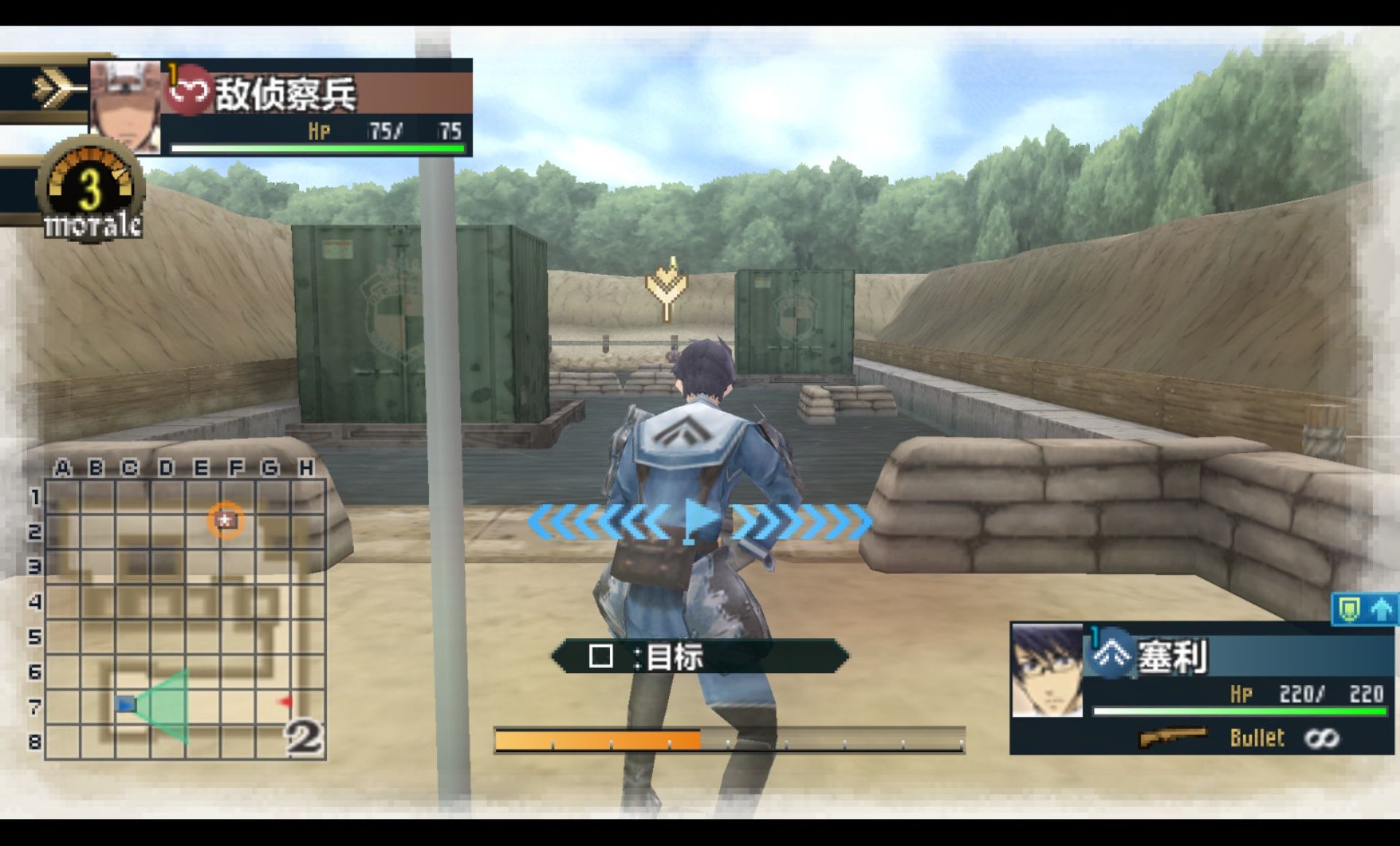The height and width of the screenshot is (846, 1400).
Task: Select the player character portrait with glasses
Action: [x=1047, y=670]
